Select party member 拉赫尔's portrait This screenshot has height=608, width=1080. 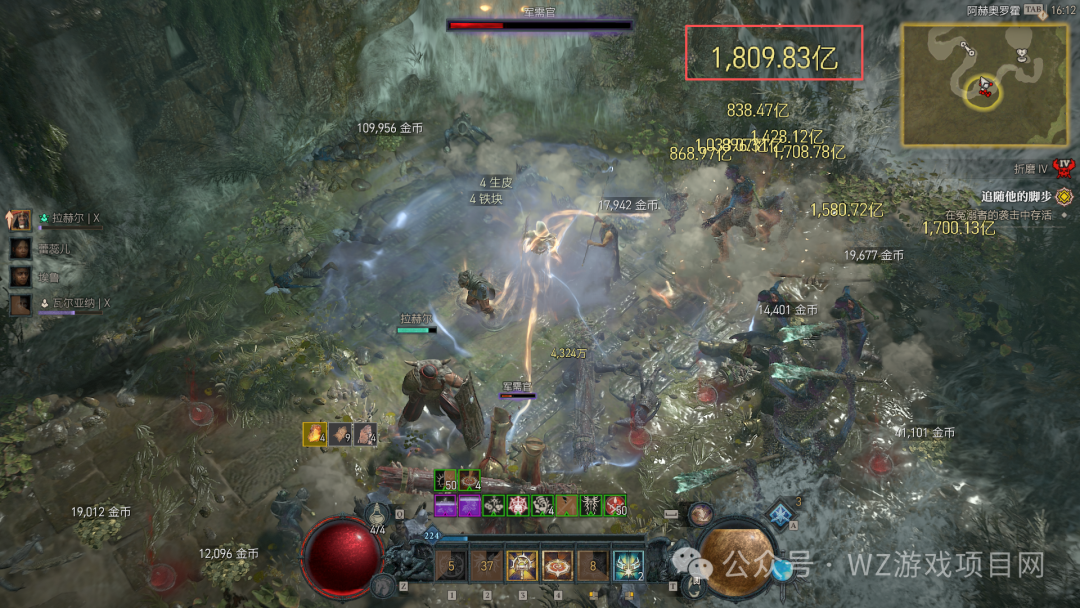point(21,219)
